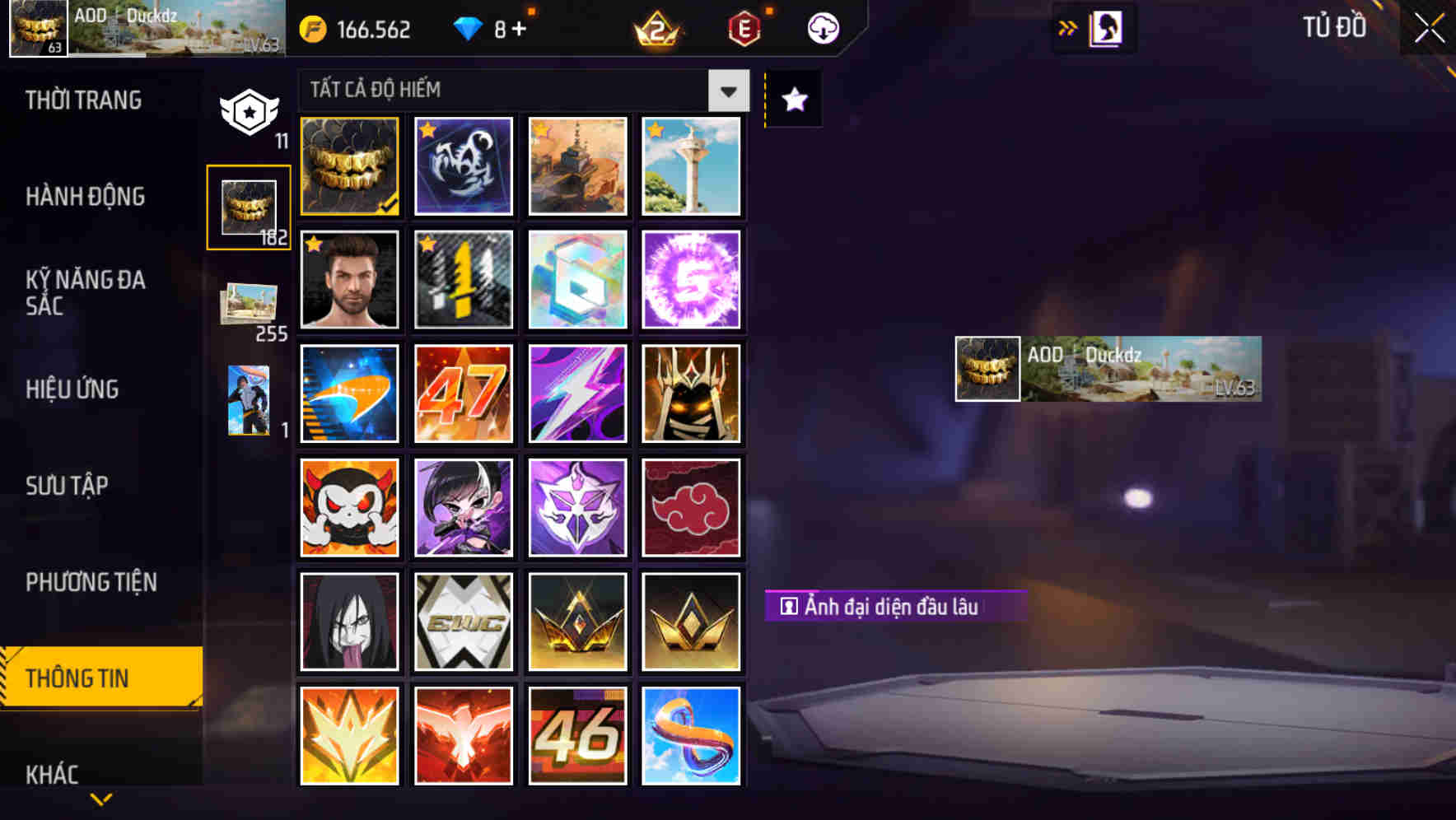1456x820 pixels.
Task: Open the avatar category icon showing 182
Action: coord(249,207)
